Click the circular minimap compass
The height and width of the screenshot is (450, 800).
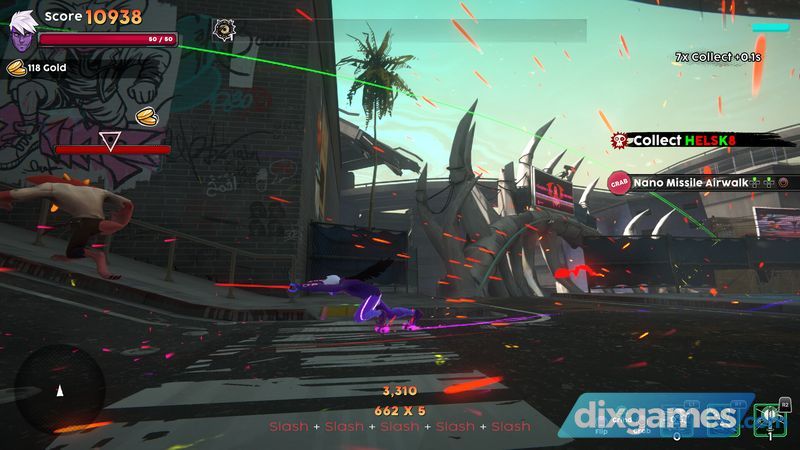coord(59,390)
